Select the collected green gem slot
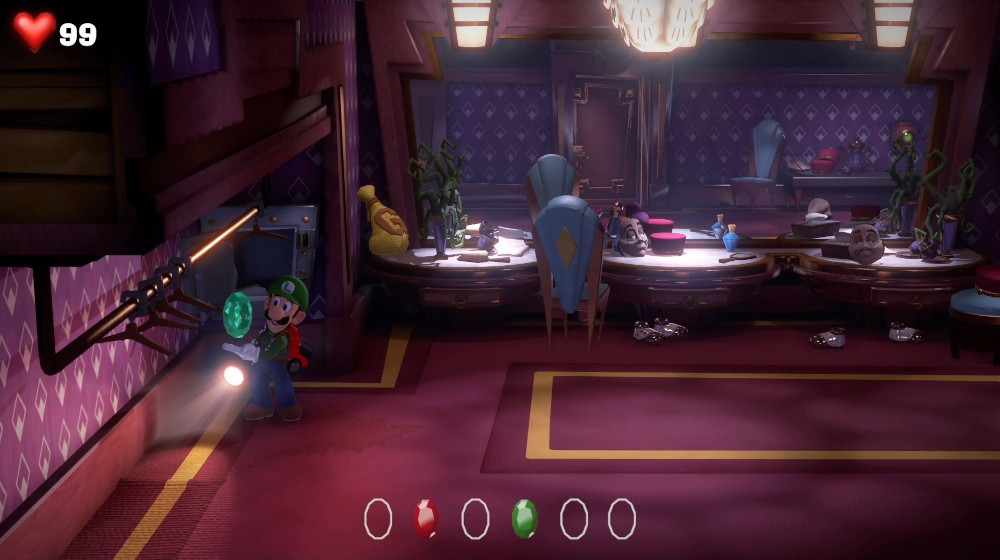1000x560 pixels. click(x=524, y=518)
